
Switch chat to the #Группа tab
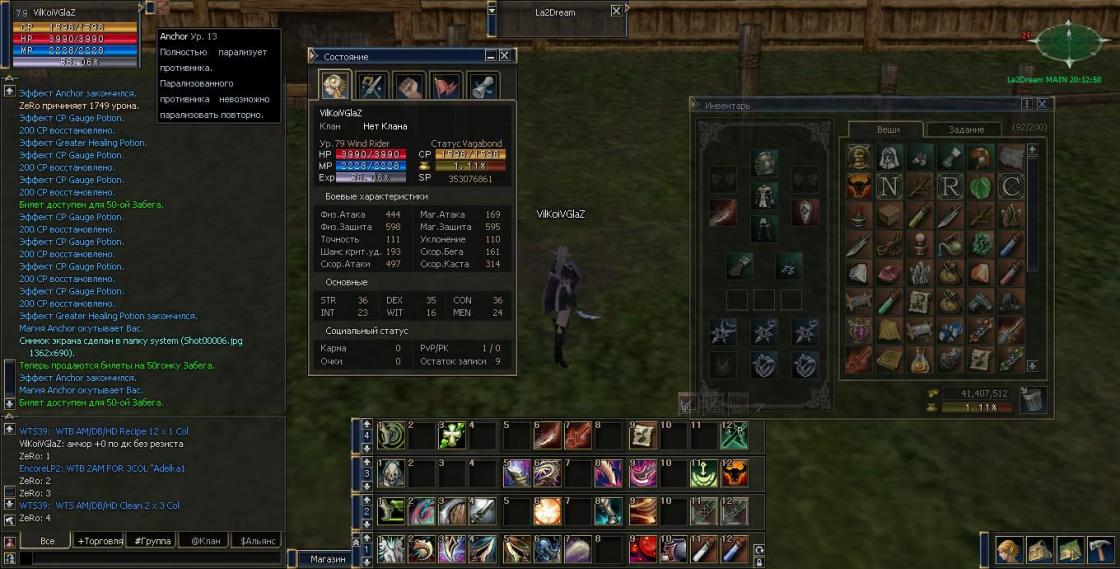(x=152, y=540)
